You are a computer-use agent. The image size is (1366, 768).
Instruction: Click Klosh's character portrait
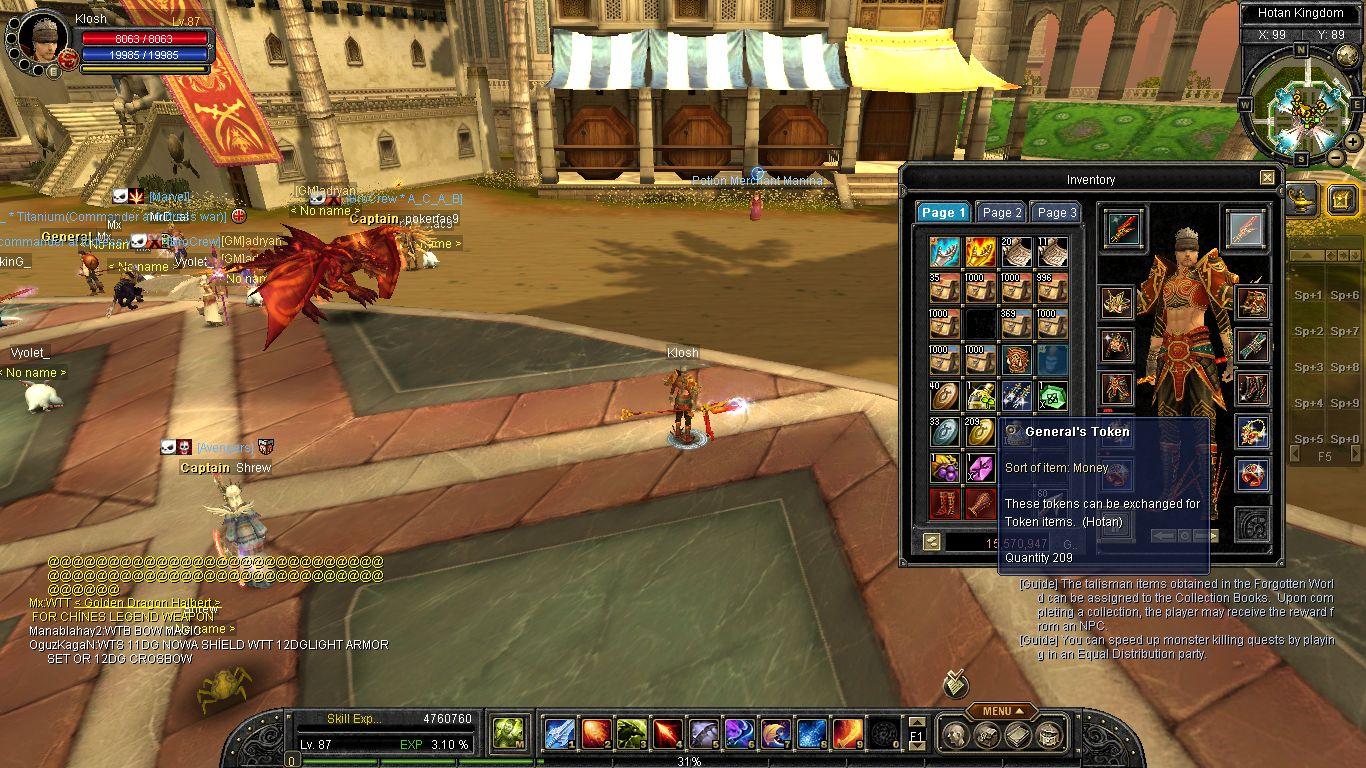[x=40, y=38]
